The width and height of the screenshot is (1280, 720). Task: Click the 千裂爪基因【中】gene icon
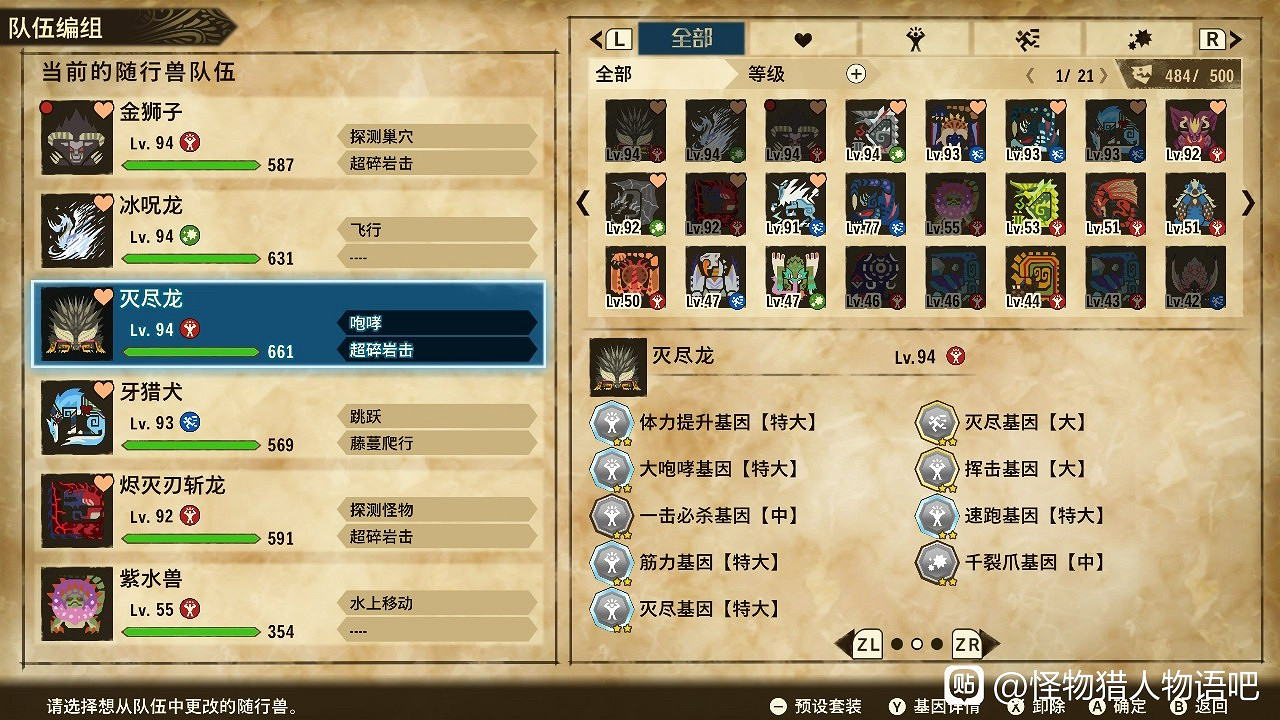coord(936,562)
